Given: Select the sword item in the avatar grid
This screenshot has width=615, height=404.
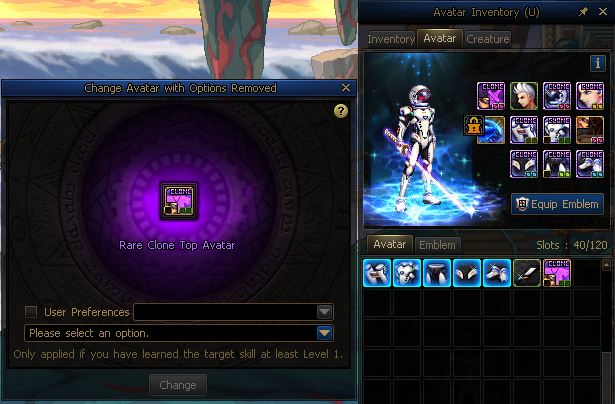Looking at the screenshot, I should pyautogui.click(x=527, y=273).
